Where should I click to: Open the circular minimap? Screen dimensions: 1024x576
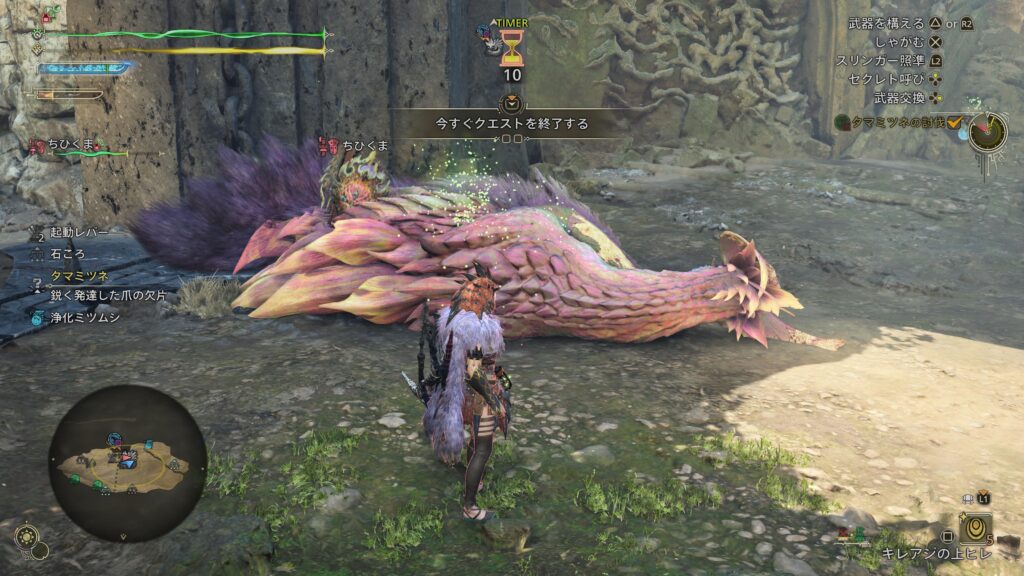(x=127, y=462)
